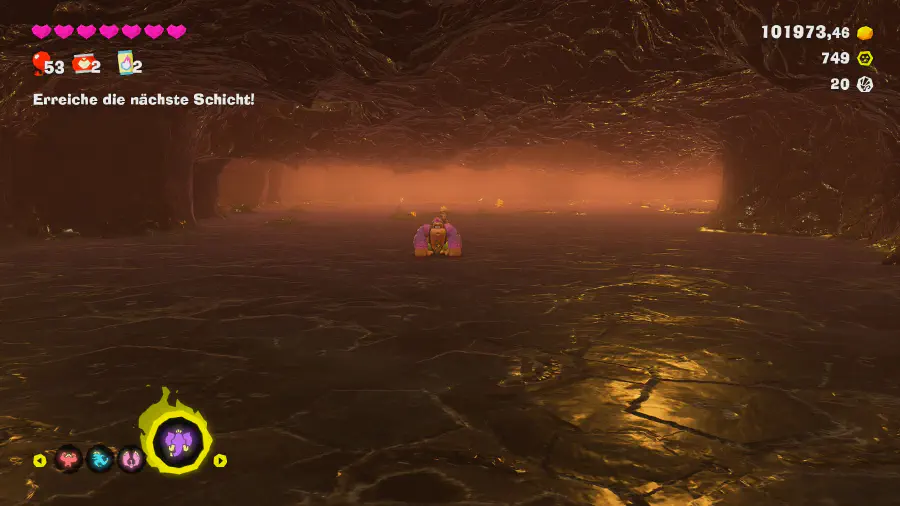Click the red balloon item icon
This screenshot has width=900, height=506.
(x=40, y=64)
